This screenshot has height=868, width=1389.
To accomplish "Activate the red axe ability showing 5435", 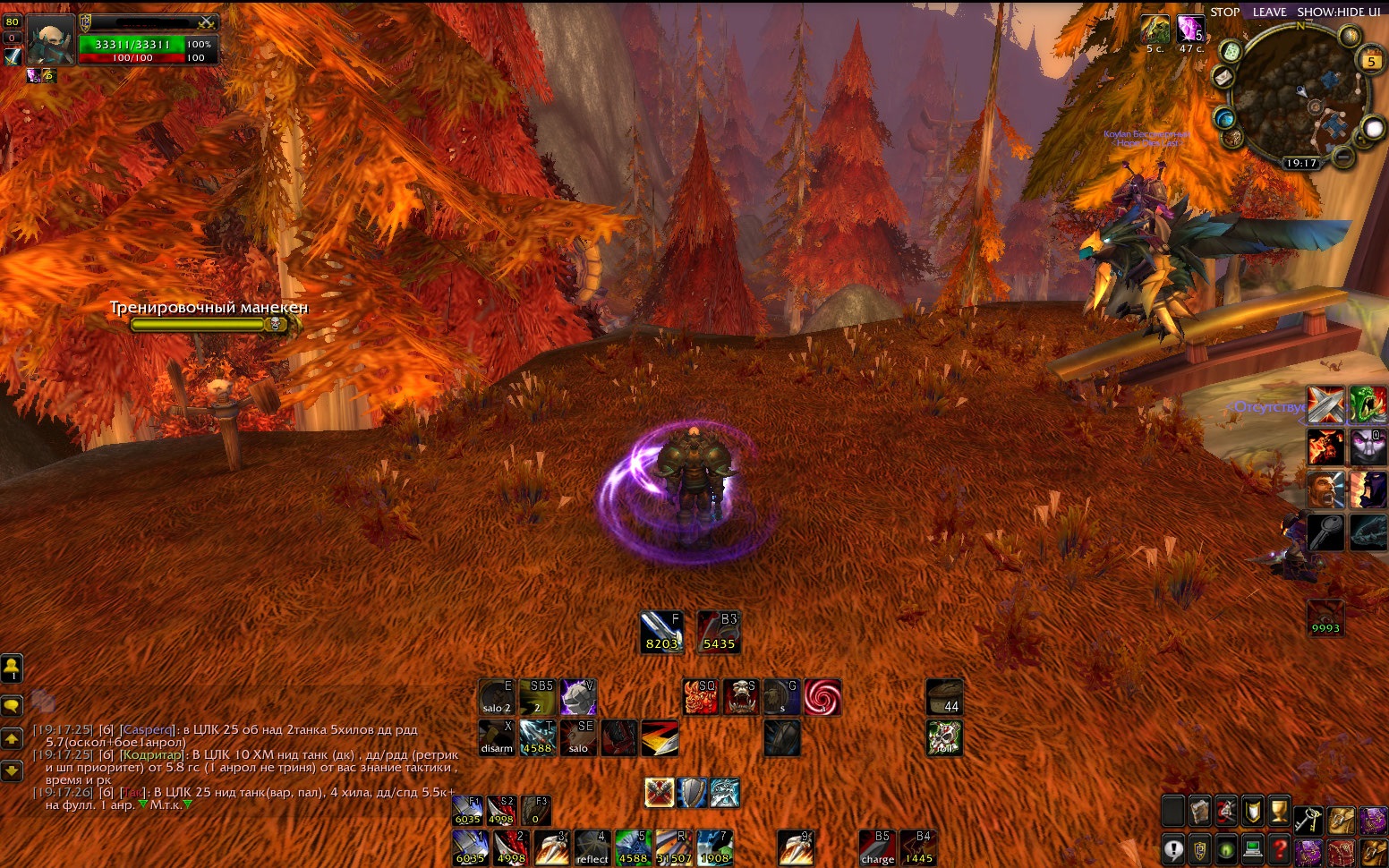I will (719, 632).
